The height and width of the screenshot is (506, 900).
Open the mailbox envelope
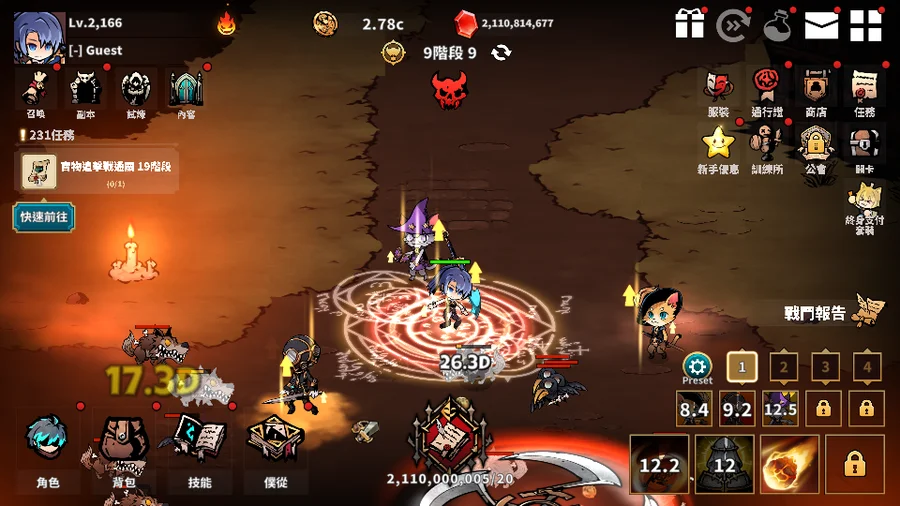[x=821, y=25]
